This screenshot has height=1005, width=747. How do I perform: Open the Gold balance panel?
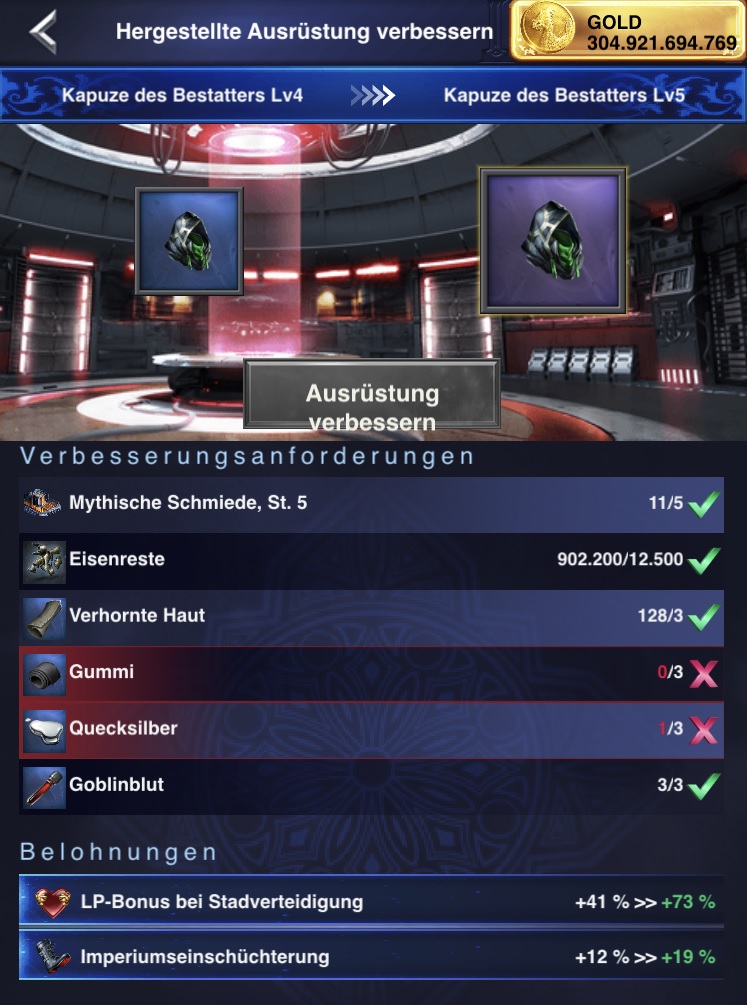point(627,31)
